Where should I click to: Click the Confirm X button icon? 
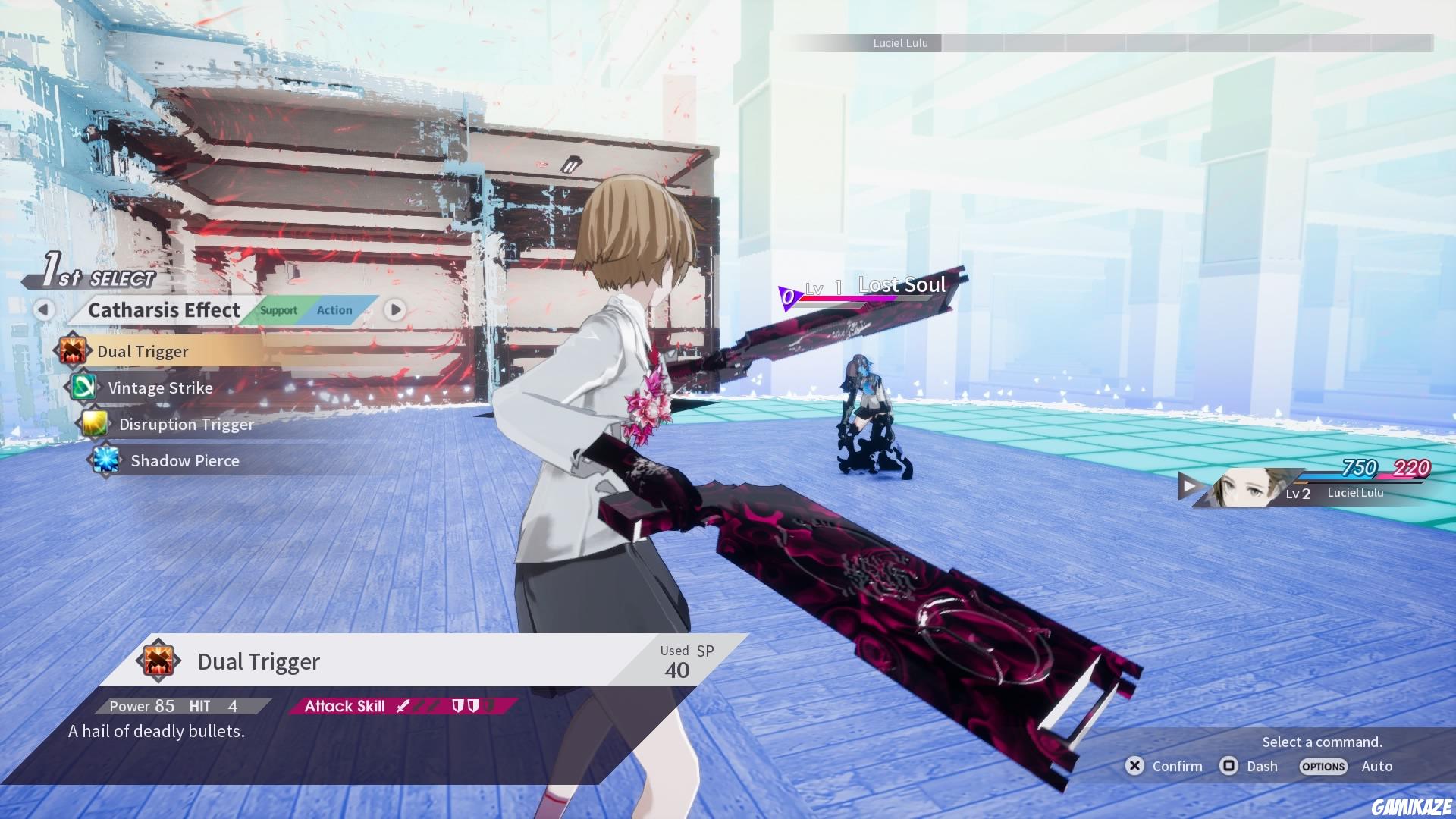click(x=1134, y=766)
